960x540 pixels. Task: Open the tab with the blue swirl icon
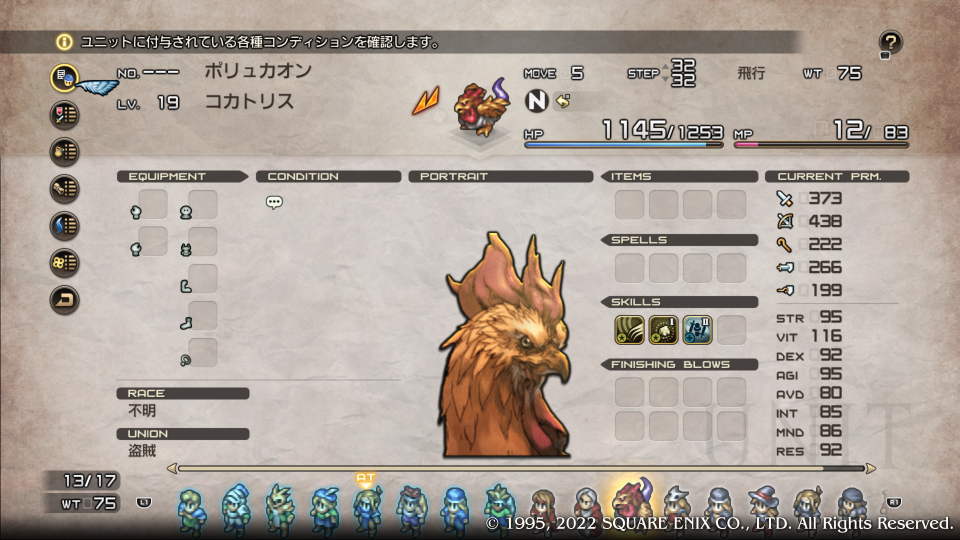tap(65, 225)
